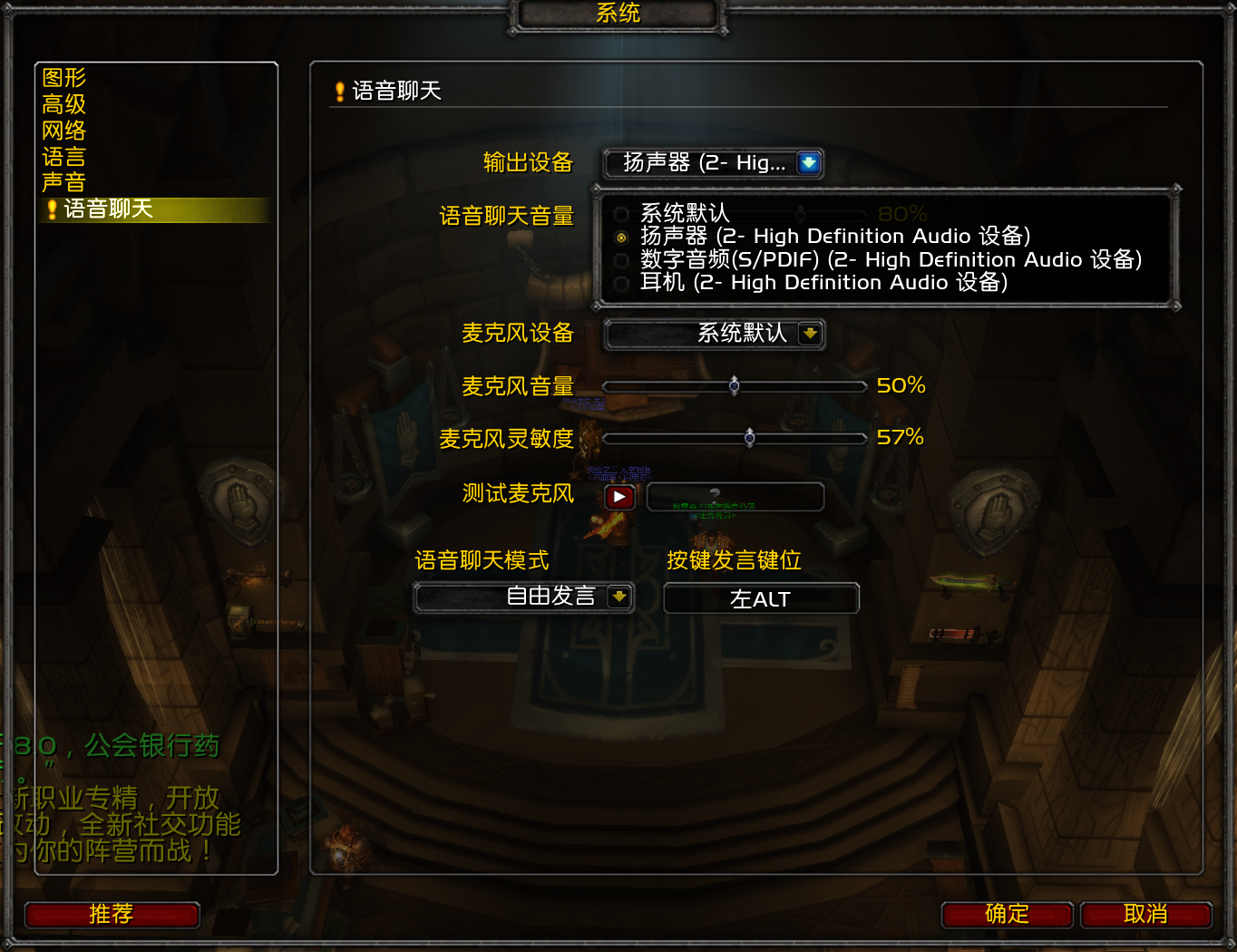Open the 输出设备 device dropdown
Screen dimensions: 1237x952
[x=712, y=163]
